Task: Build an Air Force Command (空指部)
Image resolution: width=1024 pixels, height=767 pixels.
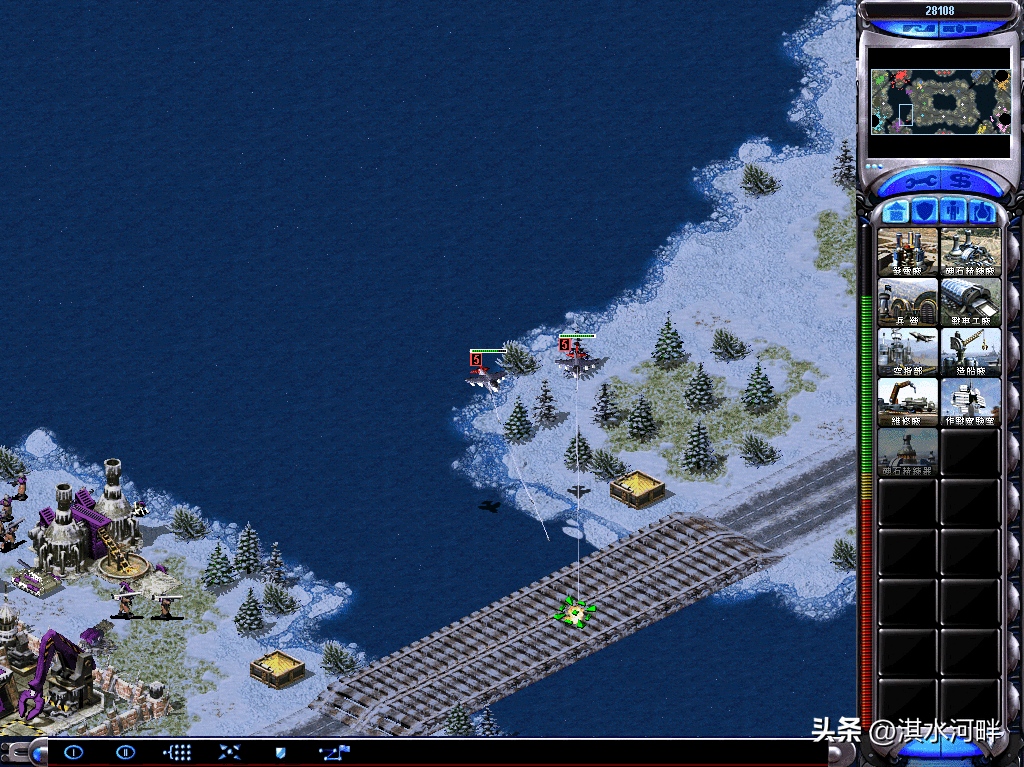Action: coord(908,351)
